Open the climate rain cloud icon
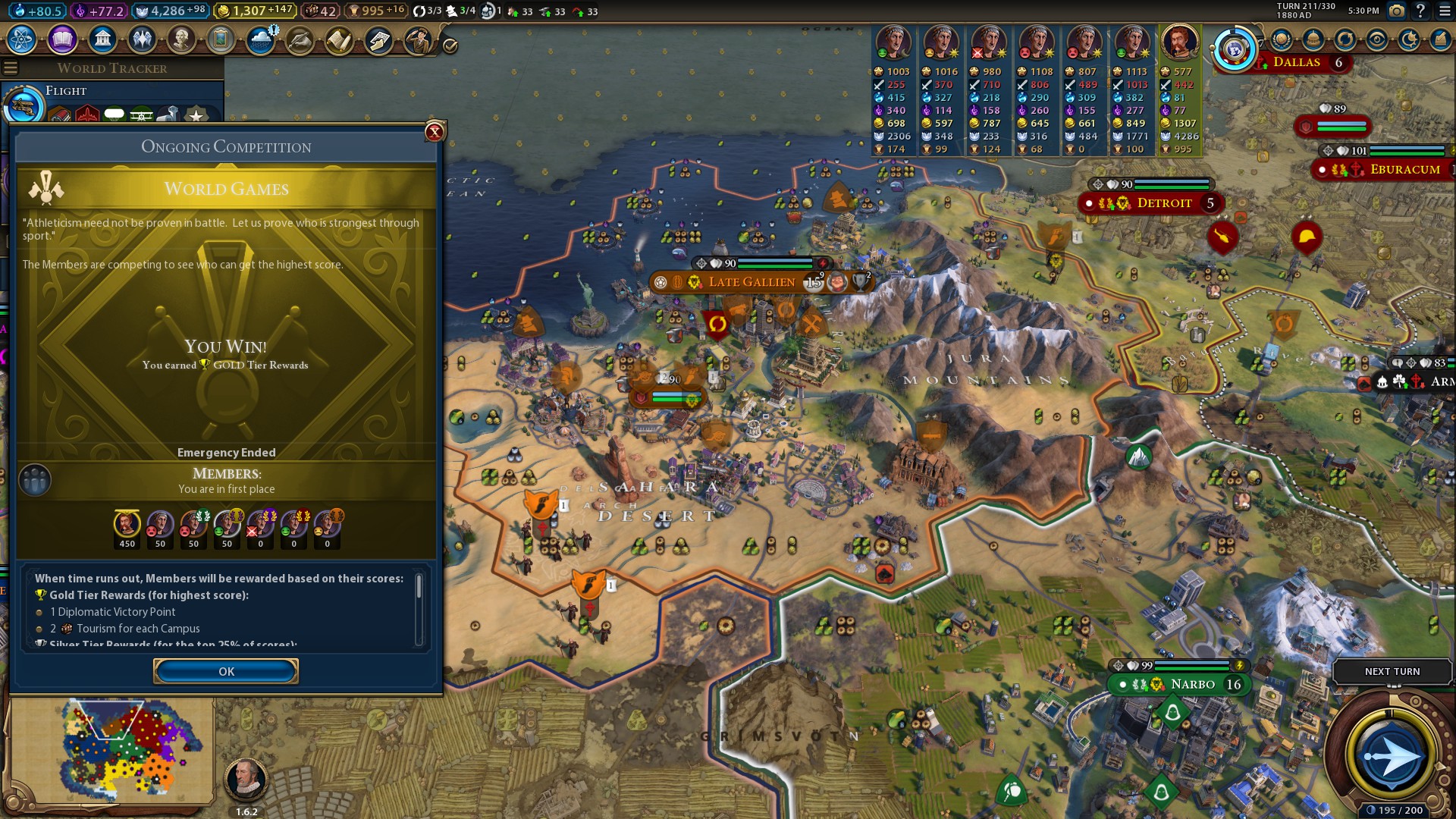This screenshot has height=819, width=1456. click(261, 39)
